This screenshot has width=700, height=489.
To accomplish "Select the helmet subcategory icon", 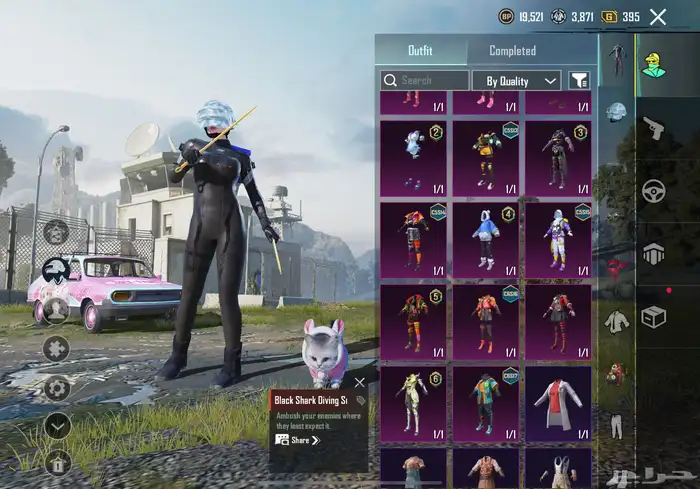I will tap(616, 111).
